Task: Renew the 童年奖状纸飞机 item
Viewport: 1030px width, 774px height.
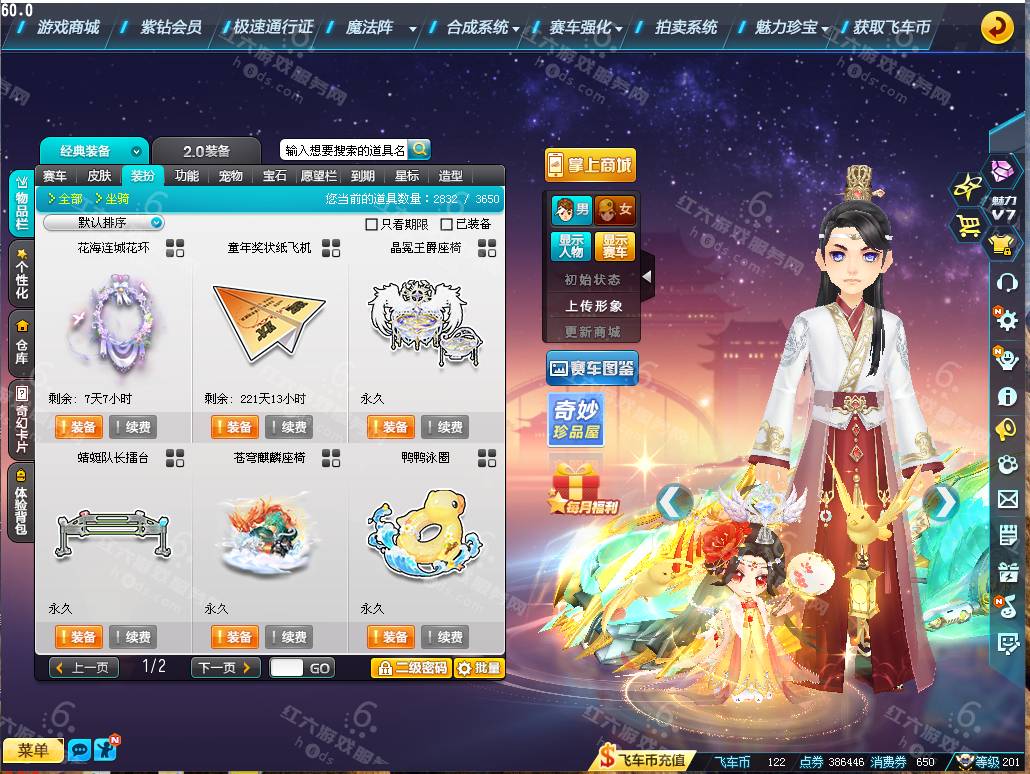Action: click(288, 427)
